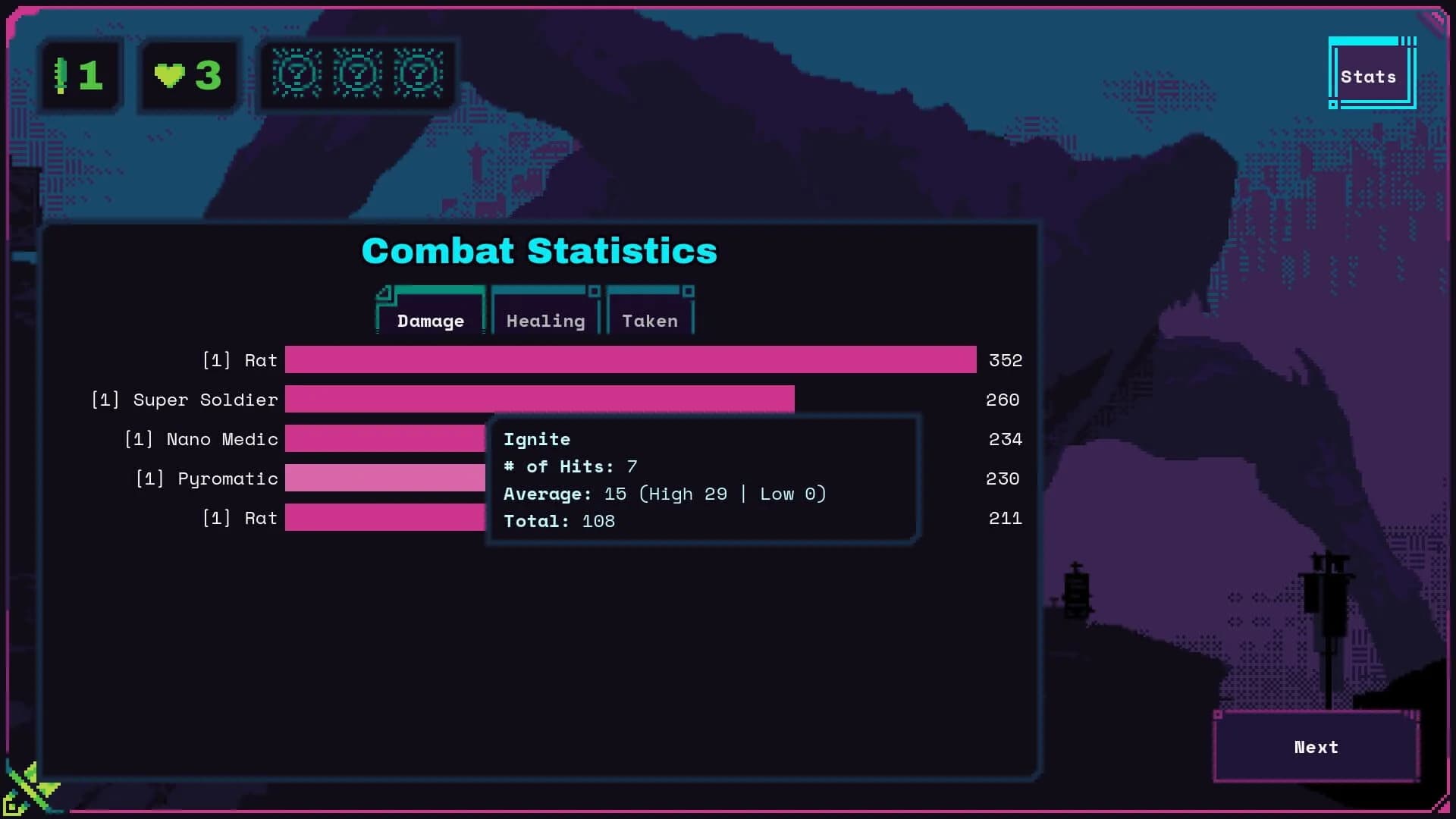Click the Super Soldier name label

184,400
